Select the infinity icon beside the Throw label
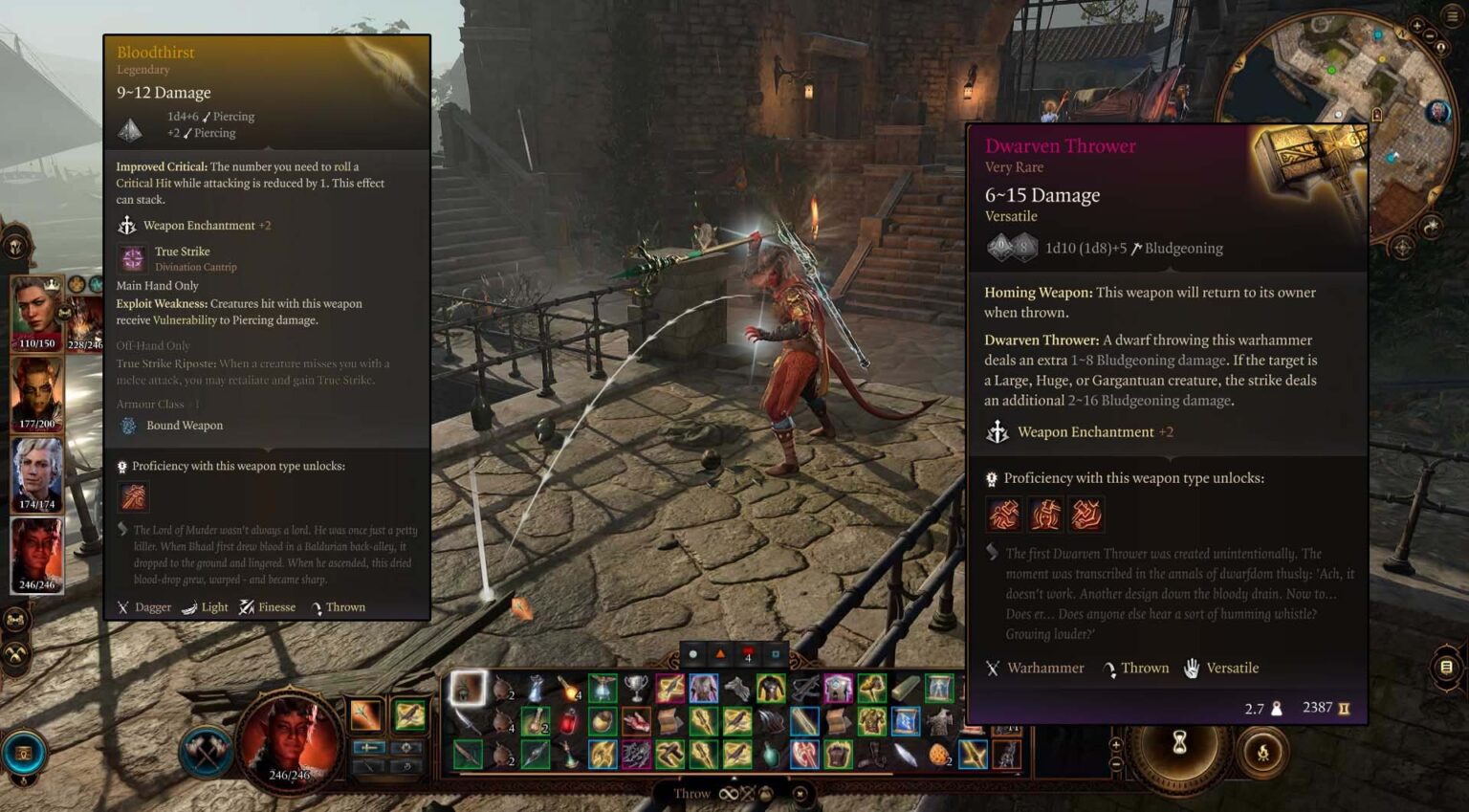Viewport: 1469px width, 812px height. pyautogui.click(x=729, y=794)
